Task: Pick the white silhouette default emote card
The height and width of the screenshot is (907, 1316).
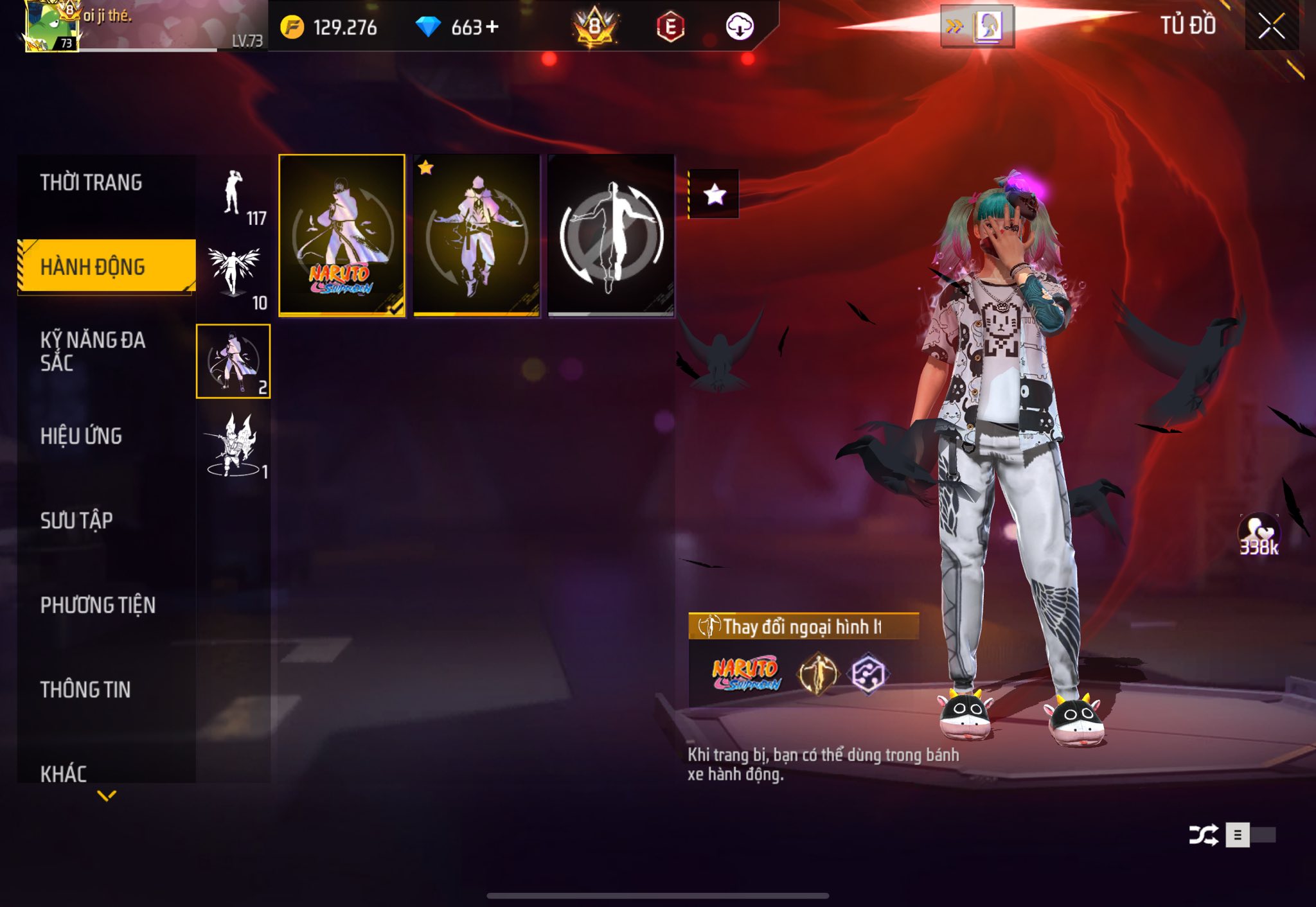Action: click(611, 235)
